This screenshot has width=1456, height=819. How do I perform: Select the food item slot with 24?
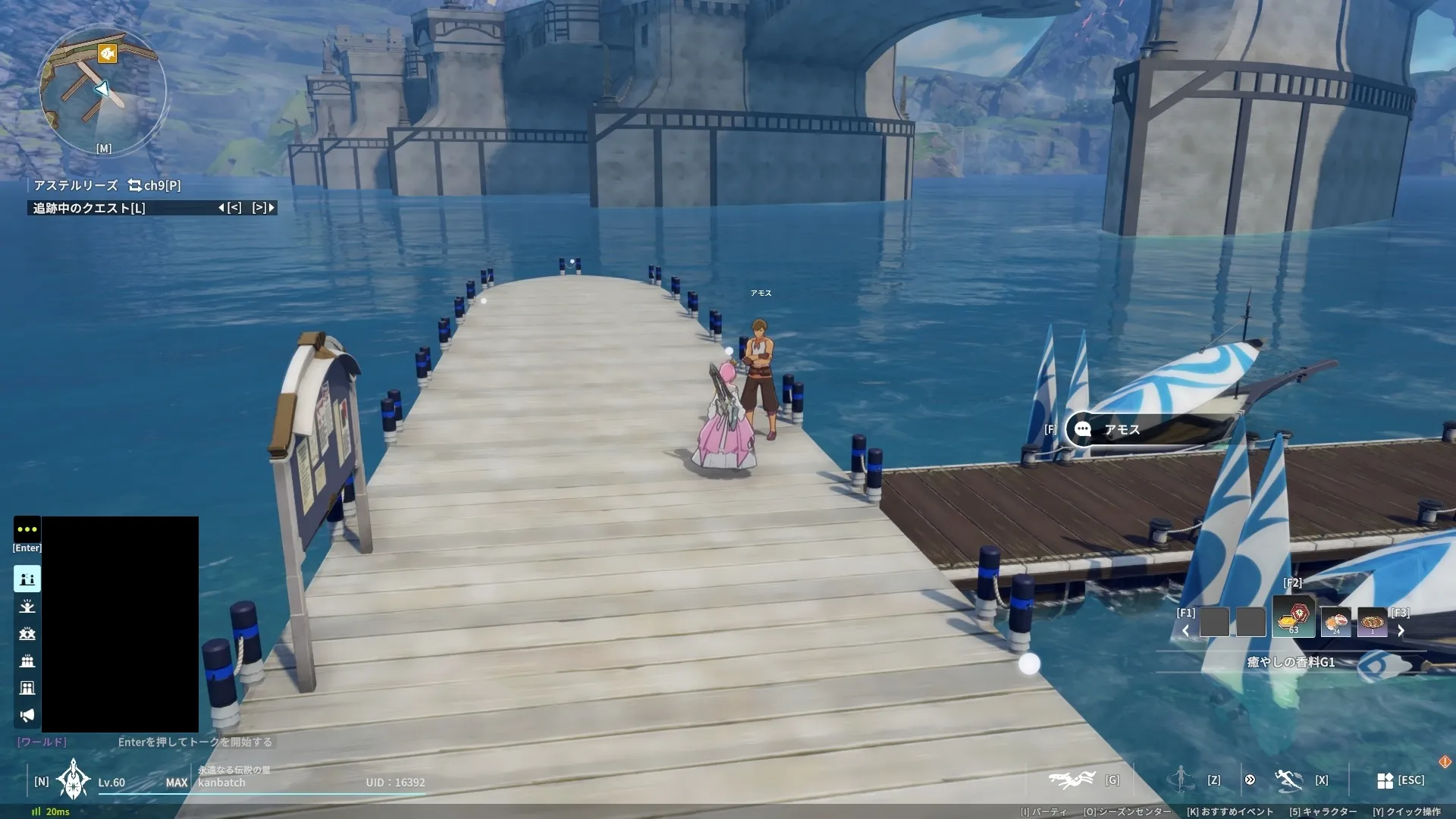tap(1335, 622)
